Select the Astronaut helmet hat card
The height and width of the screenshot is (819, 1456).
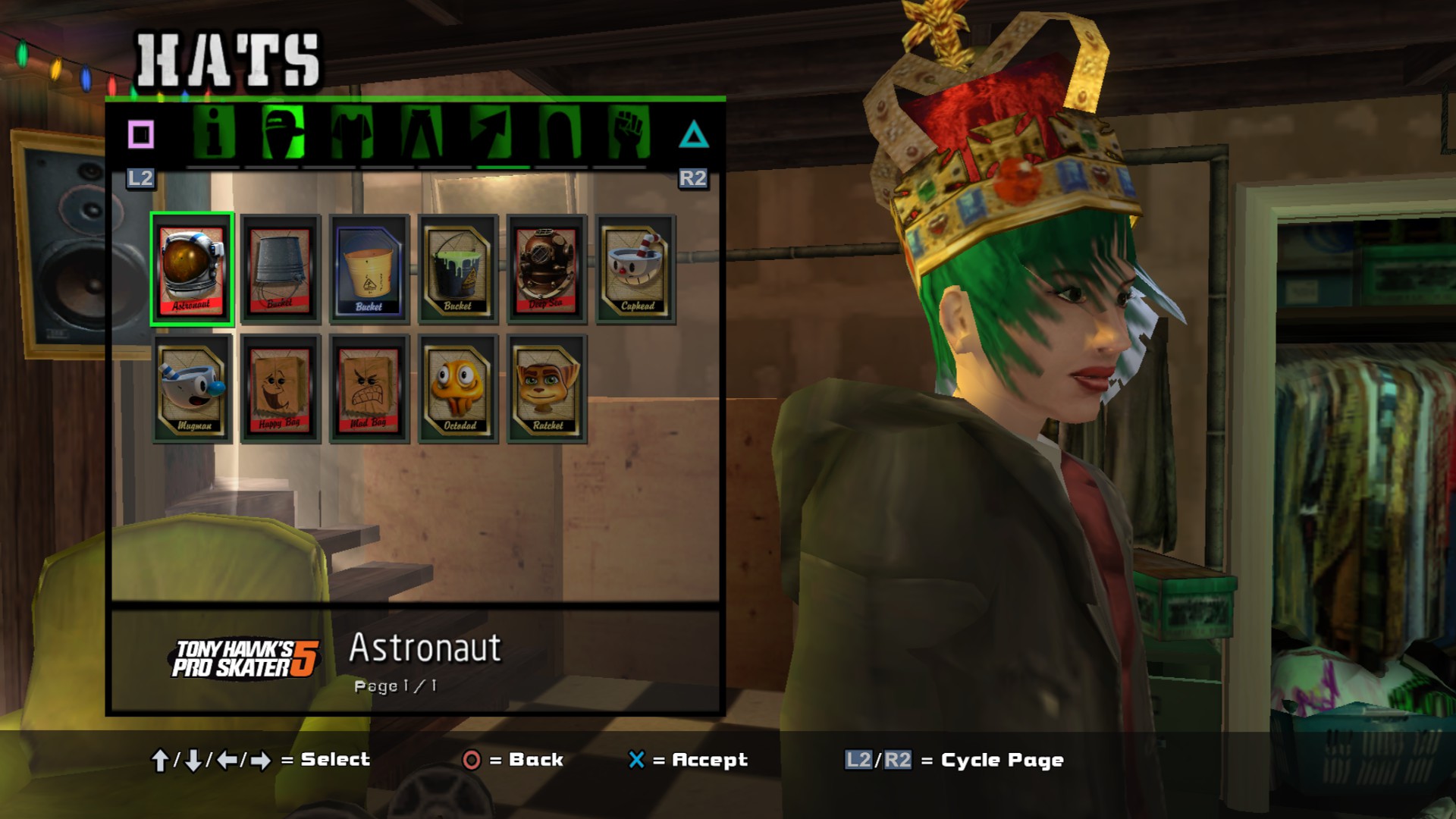pyautogui.click(x=192, y=269)
